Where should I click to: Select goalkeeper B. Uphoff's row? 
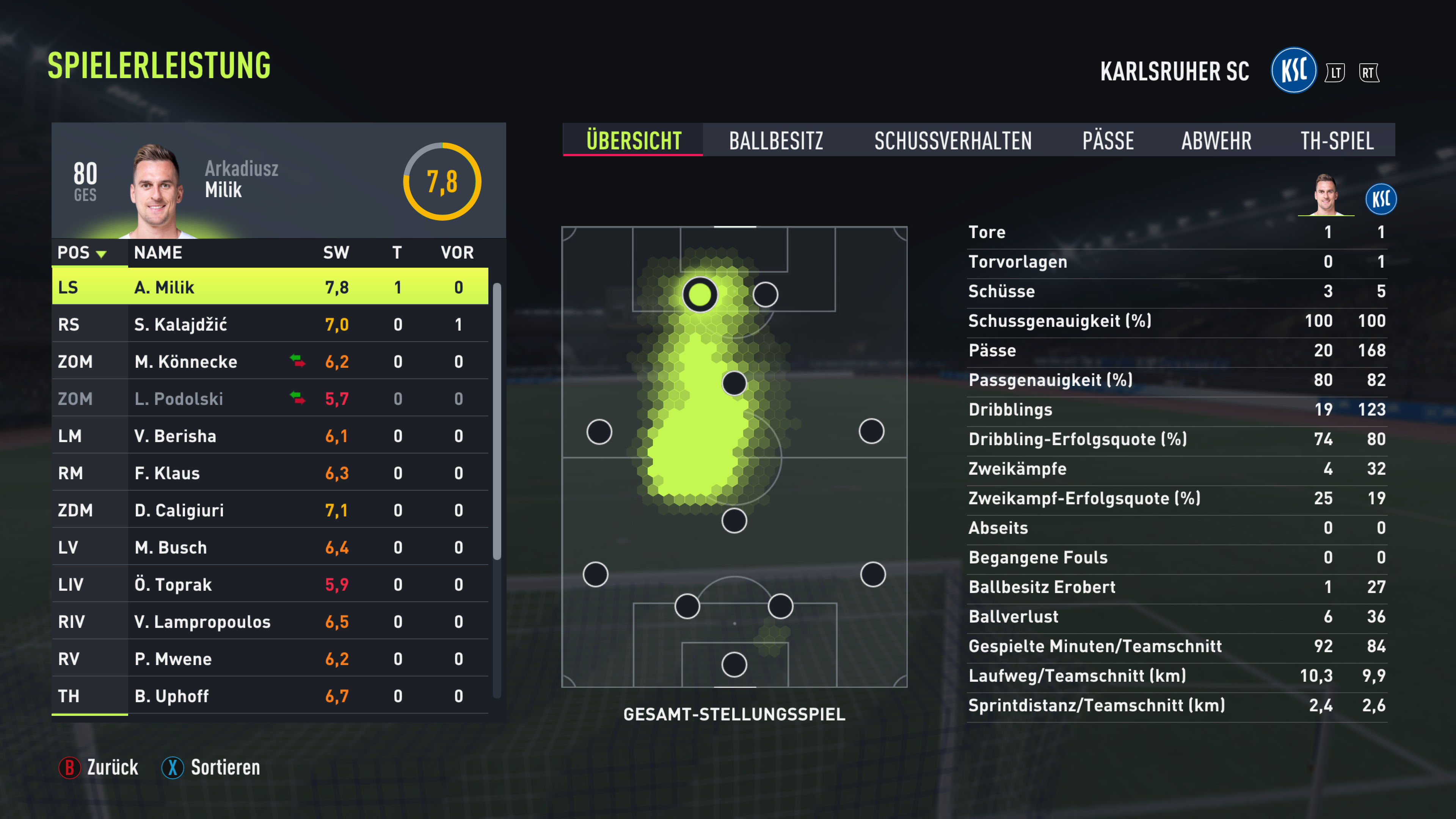point(270,696)
